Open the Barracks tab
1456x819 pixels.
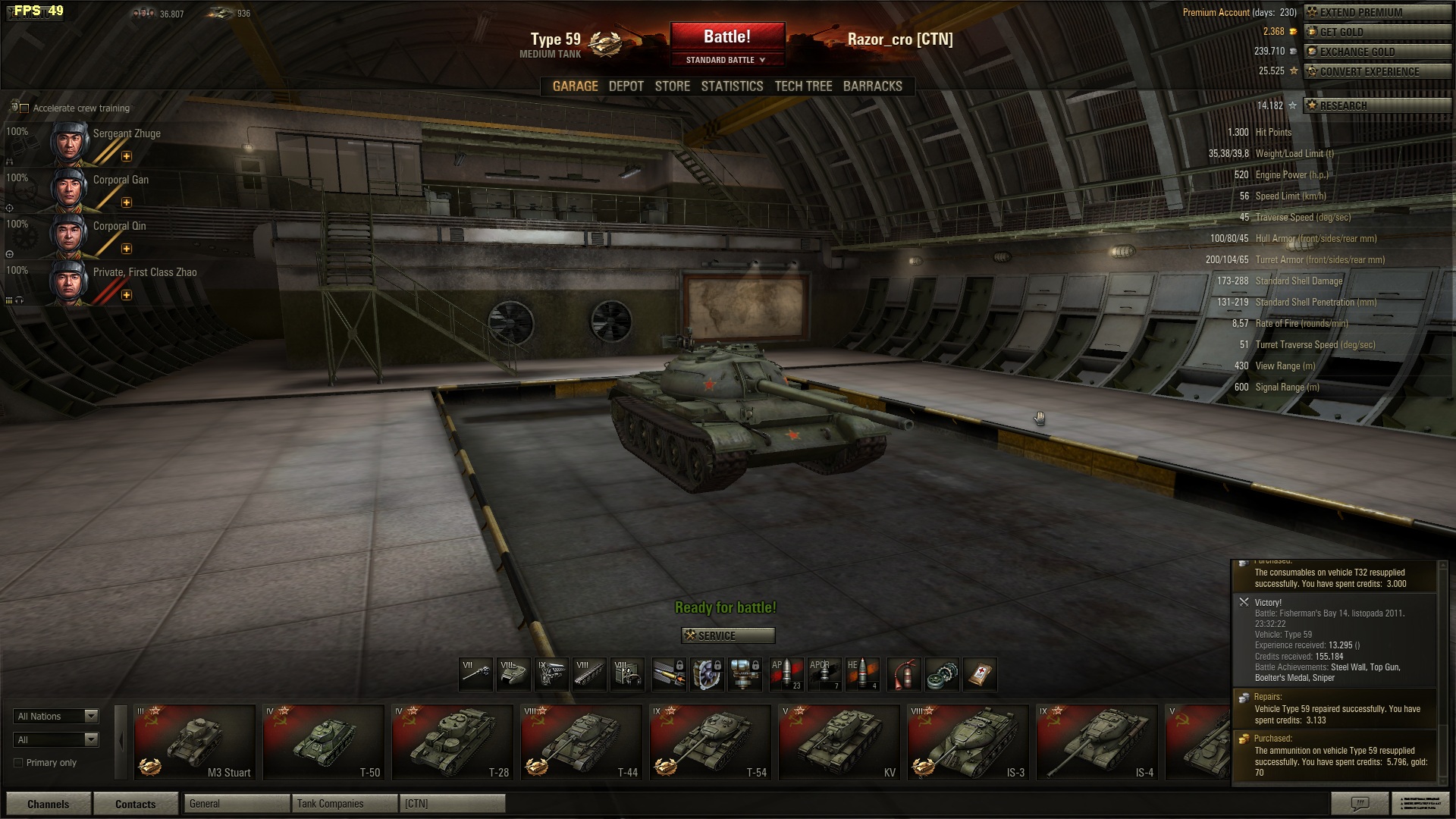tap(872, 86)
